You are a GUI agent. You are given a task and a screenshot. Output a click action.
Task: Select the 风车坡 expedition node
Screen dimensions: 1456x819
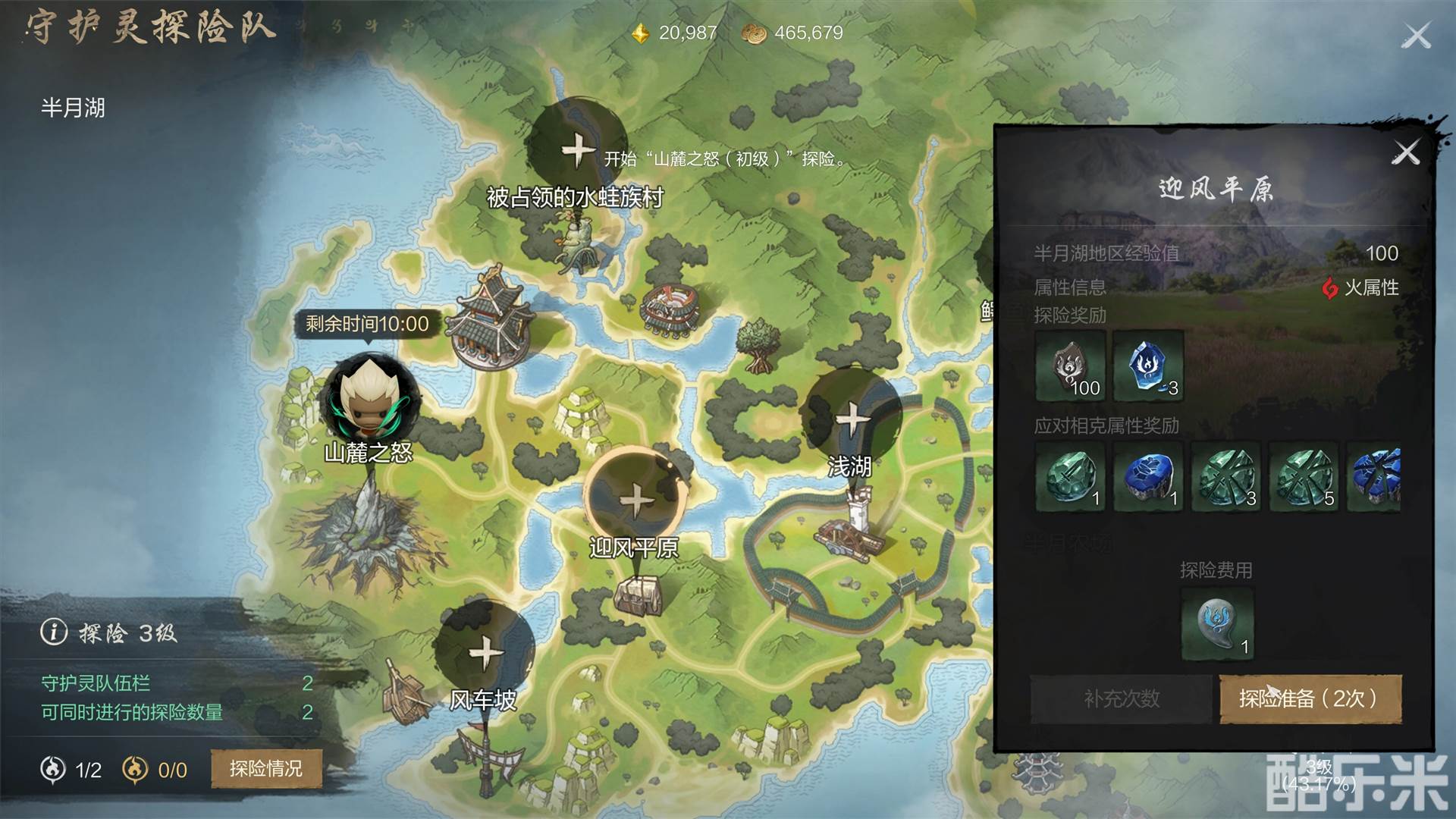point(484,651)
